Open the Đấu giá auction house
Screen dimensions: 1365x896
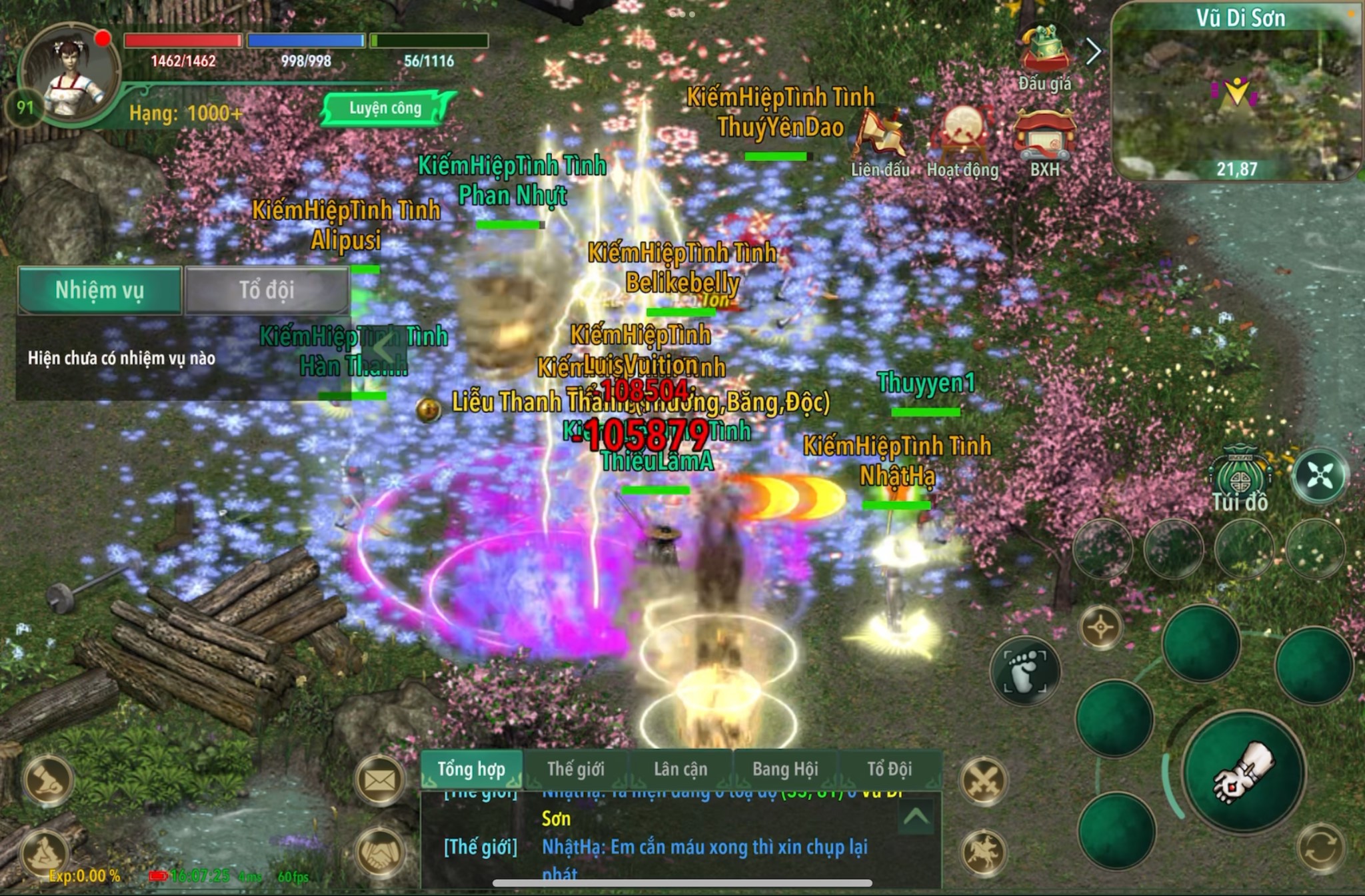click(1044, 57)
